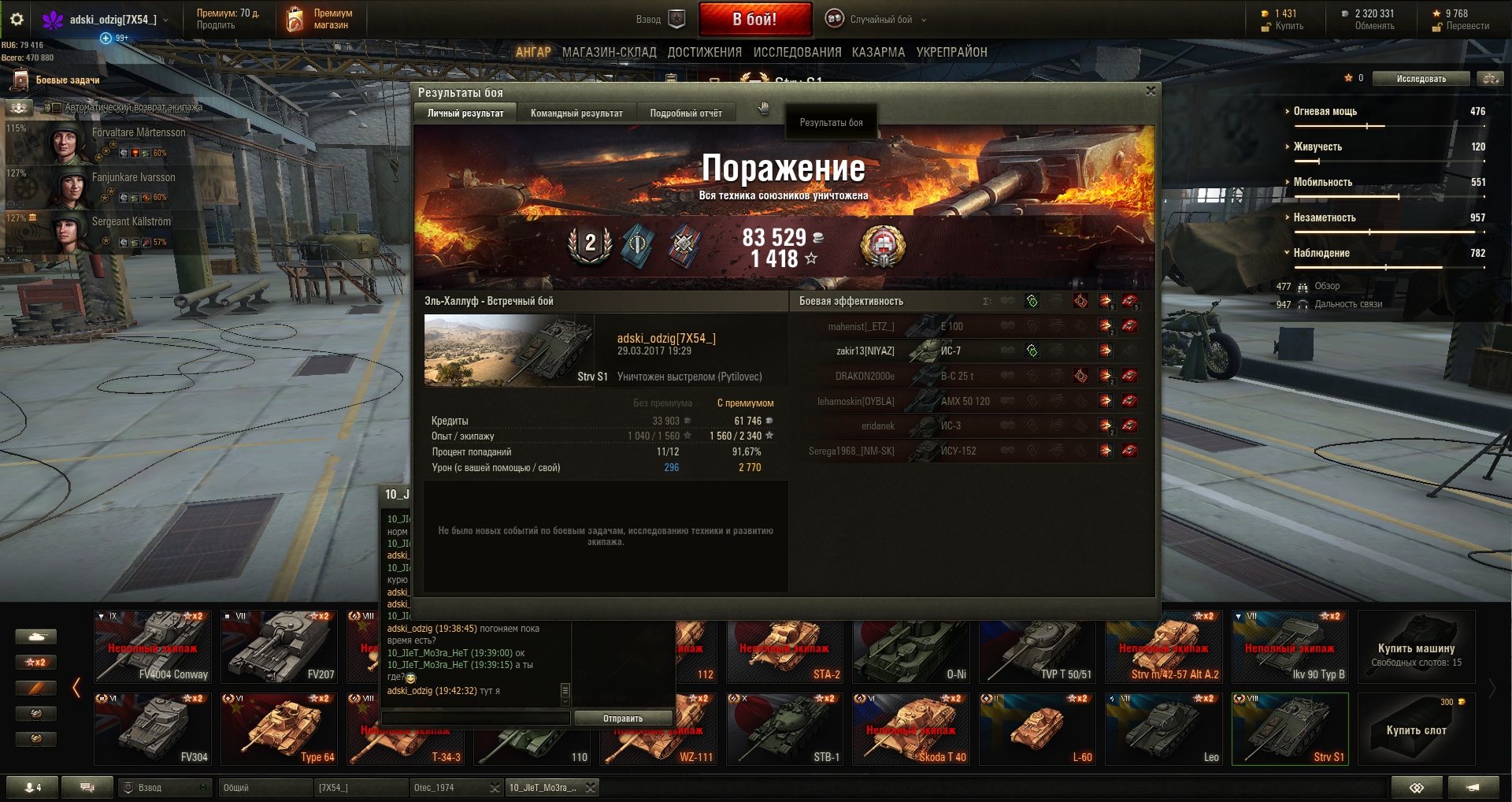
Task: Buy a new slot via Купить слот
Action: click(1416, 730)
